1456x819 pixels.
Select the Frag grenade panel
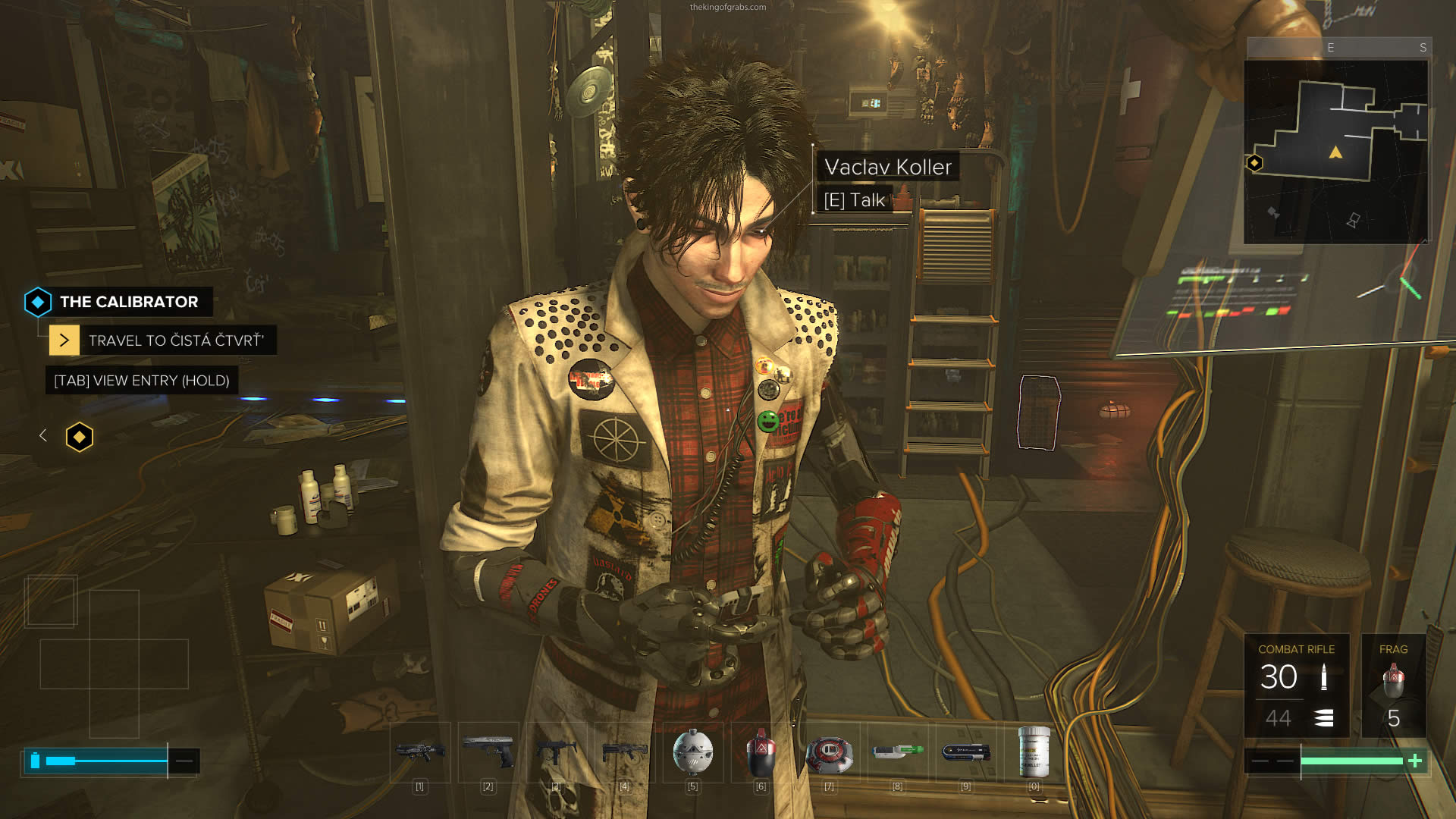1393,686
